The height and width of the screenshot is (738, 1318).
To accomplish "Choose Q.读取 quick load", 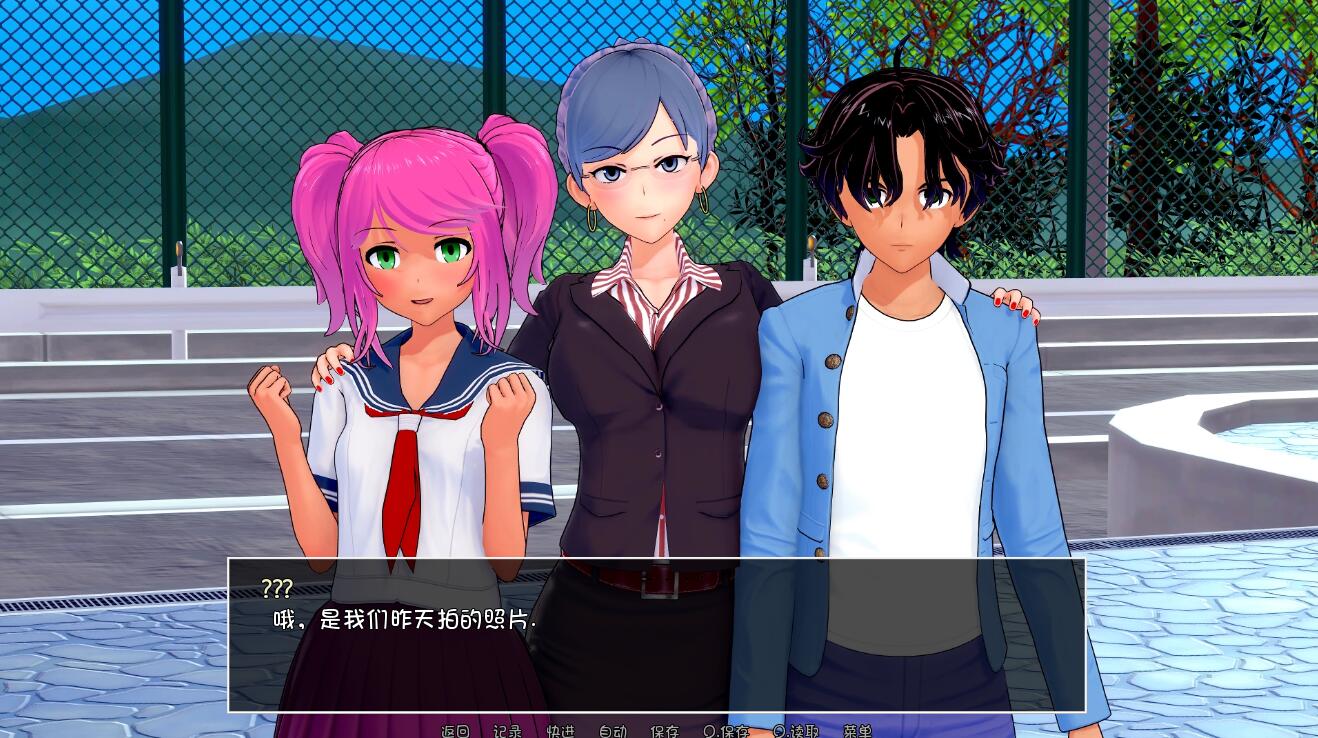I will click(x=796, y=731).
